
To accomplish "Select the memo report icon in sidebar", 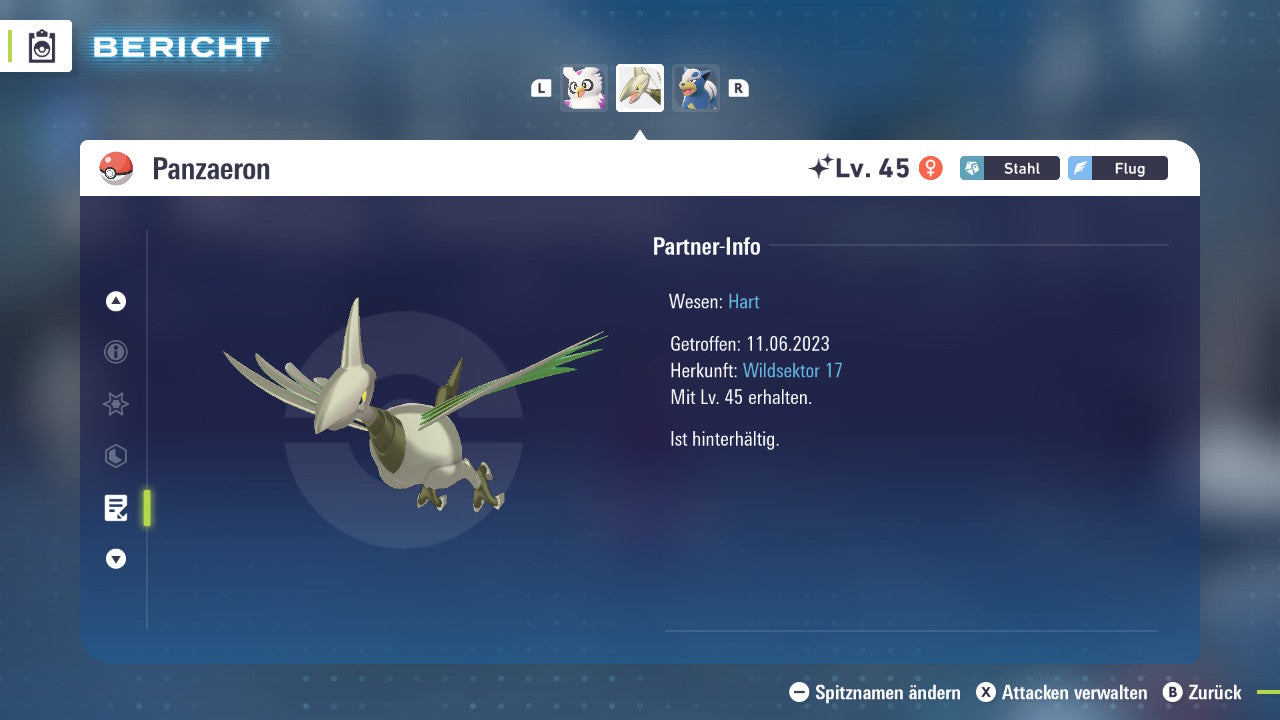I will pyautogui.click(x=117, y=508).
